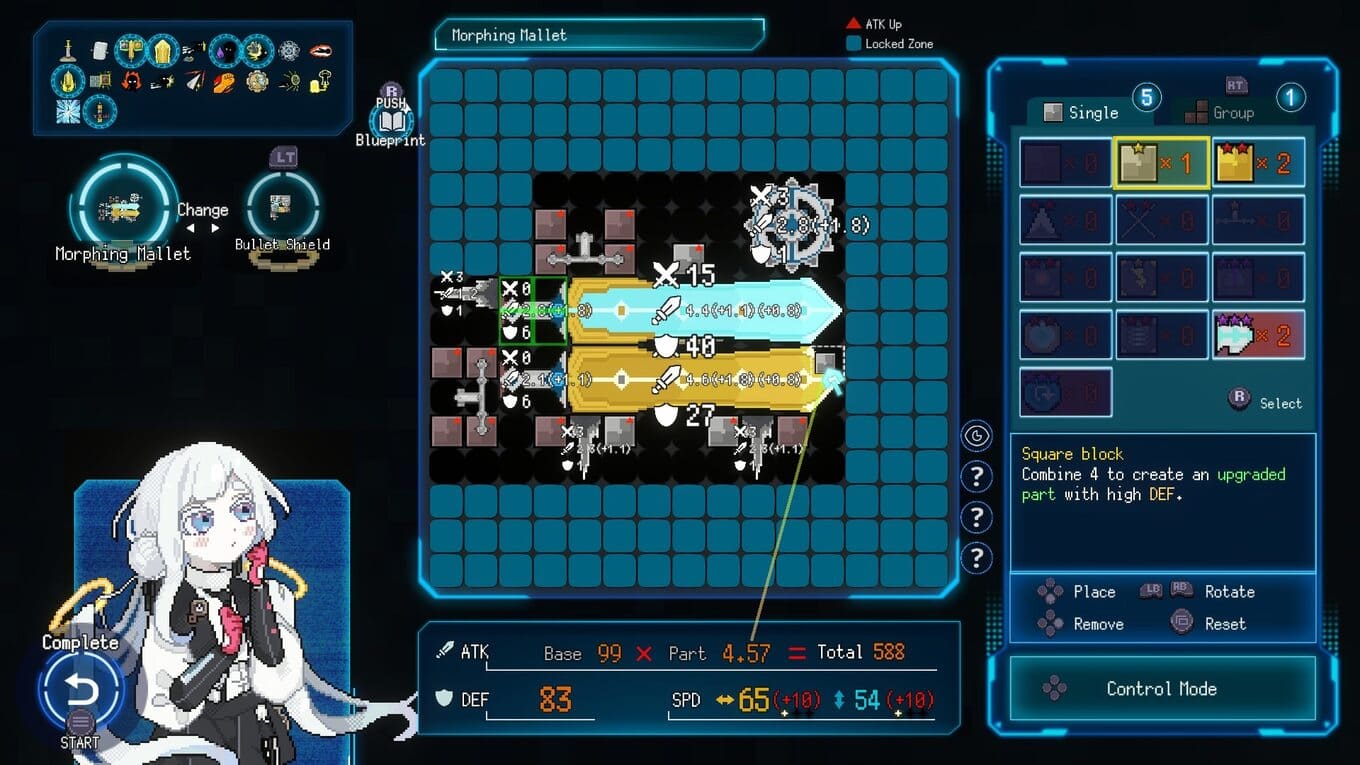This screenshot has width=1360, height=765.
Task: Click the Complete return button
Action: tap(80, 690)
